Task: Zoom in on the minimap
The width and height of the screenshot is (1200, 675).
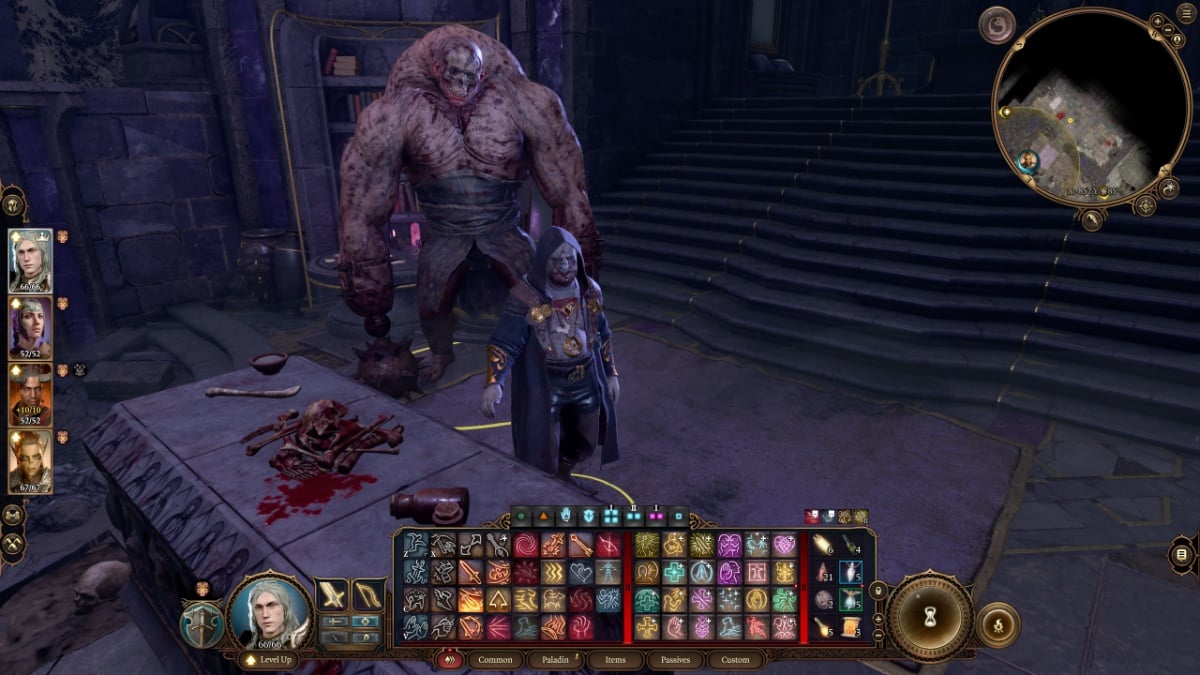Action: 1157,20
